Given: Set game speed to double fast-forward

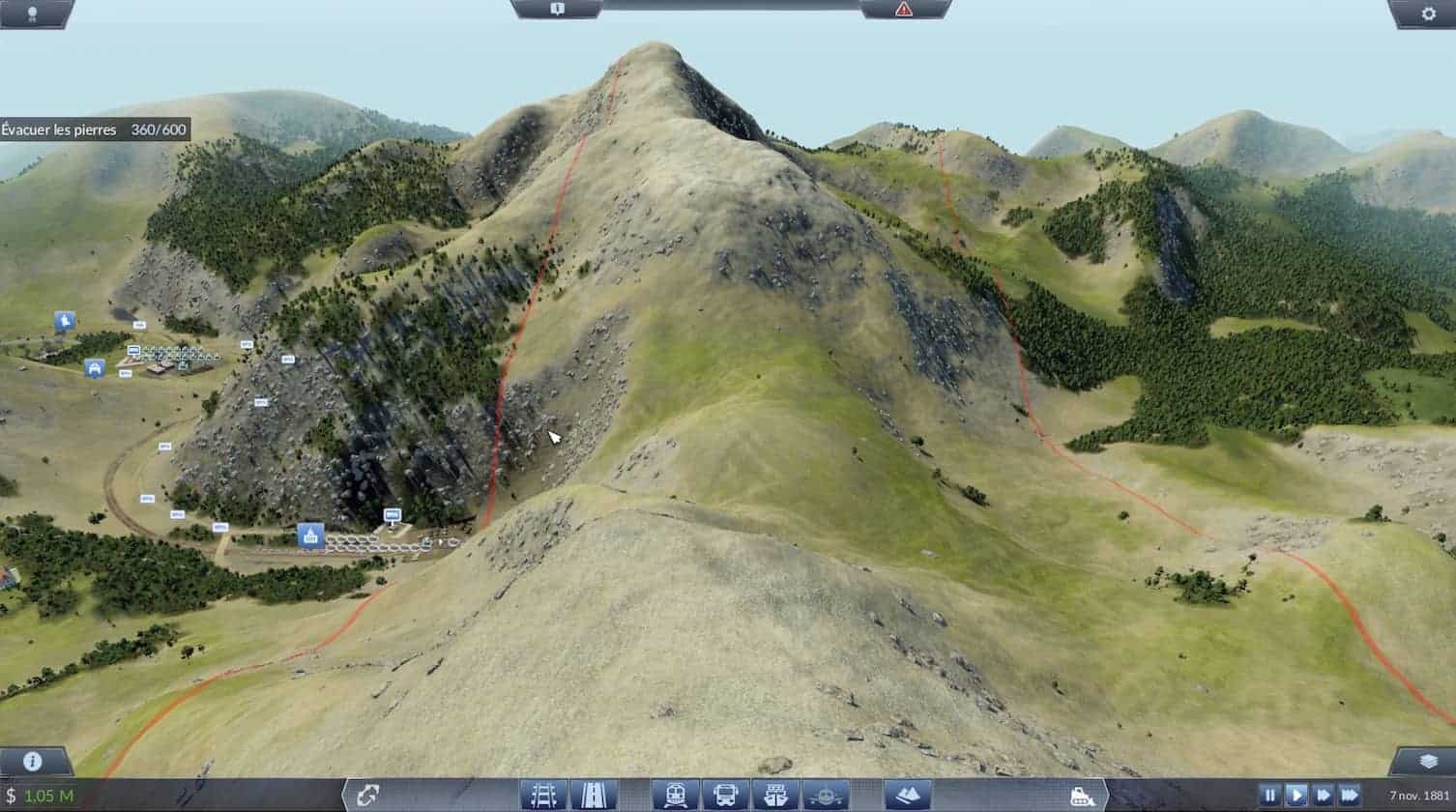Looking at the screenshot, I should [1324, 796].
